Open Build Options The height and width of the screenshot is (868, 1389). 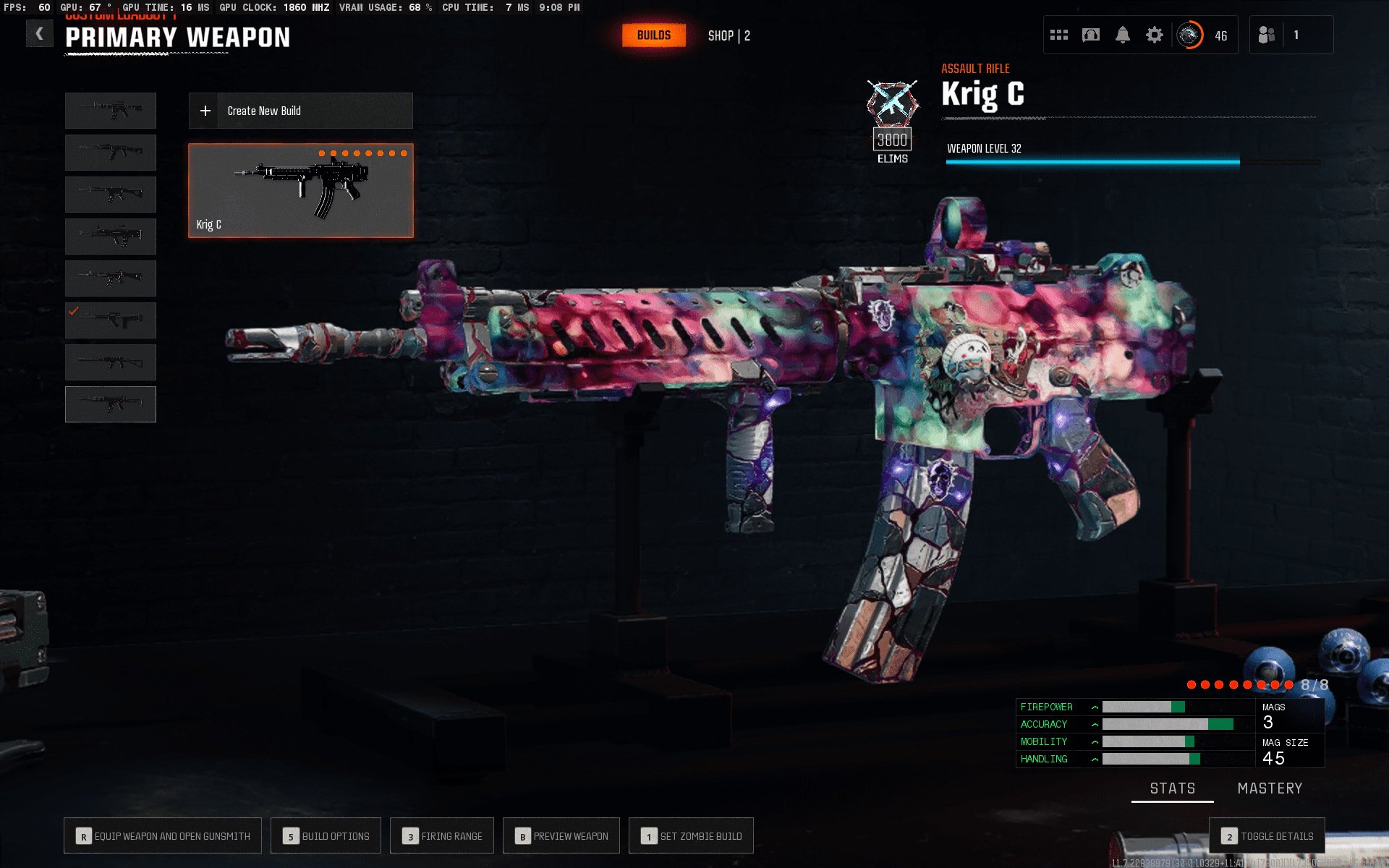326,836
